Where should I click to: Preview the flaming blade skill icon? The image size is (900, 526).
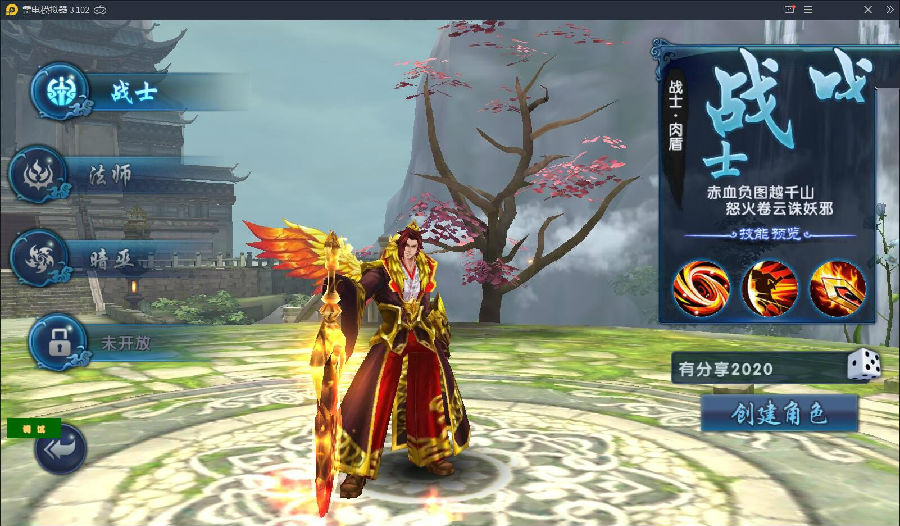[837, 287]
